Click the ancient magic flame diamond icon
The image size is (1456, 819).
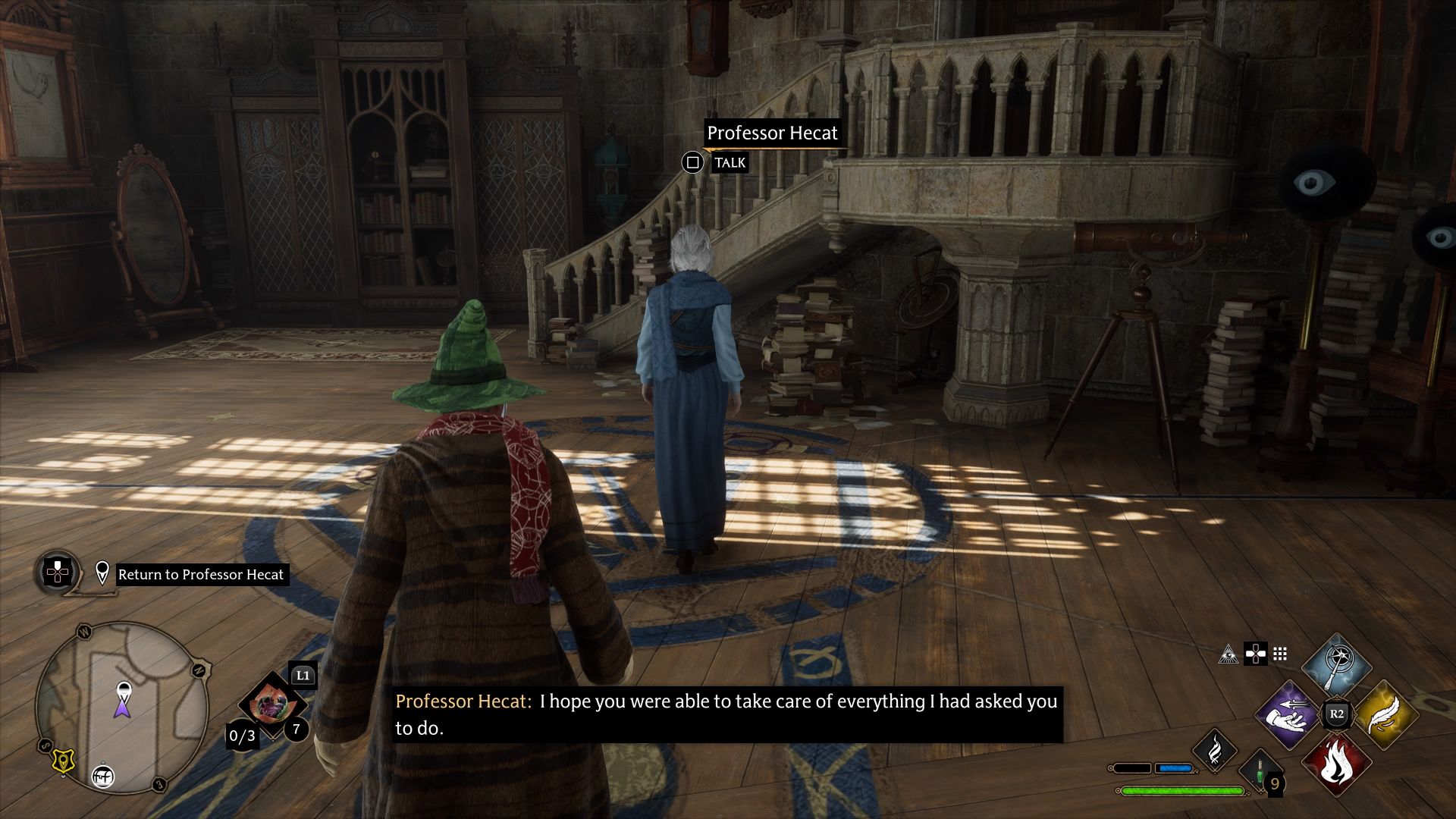(1215, 751)
